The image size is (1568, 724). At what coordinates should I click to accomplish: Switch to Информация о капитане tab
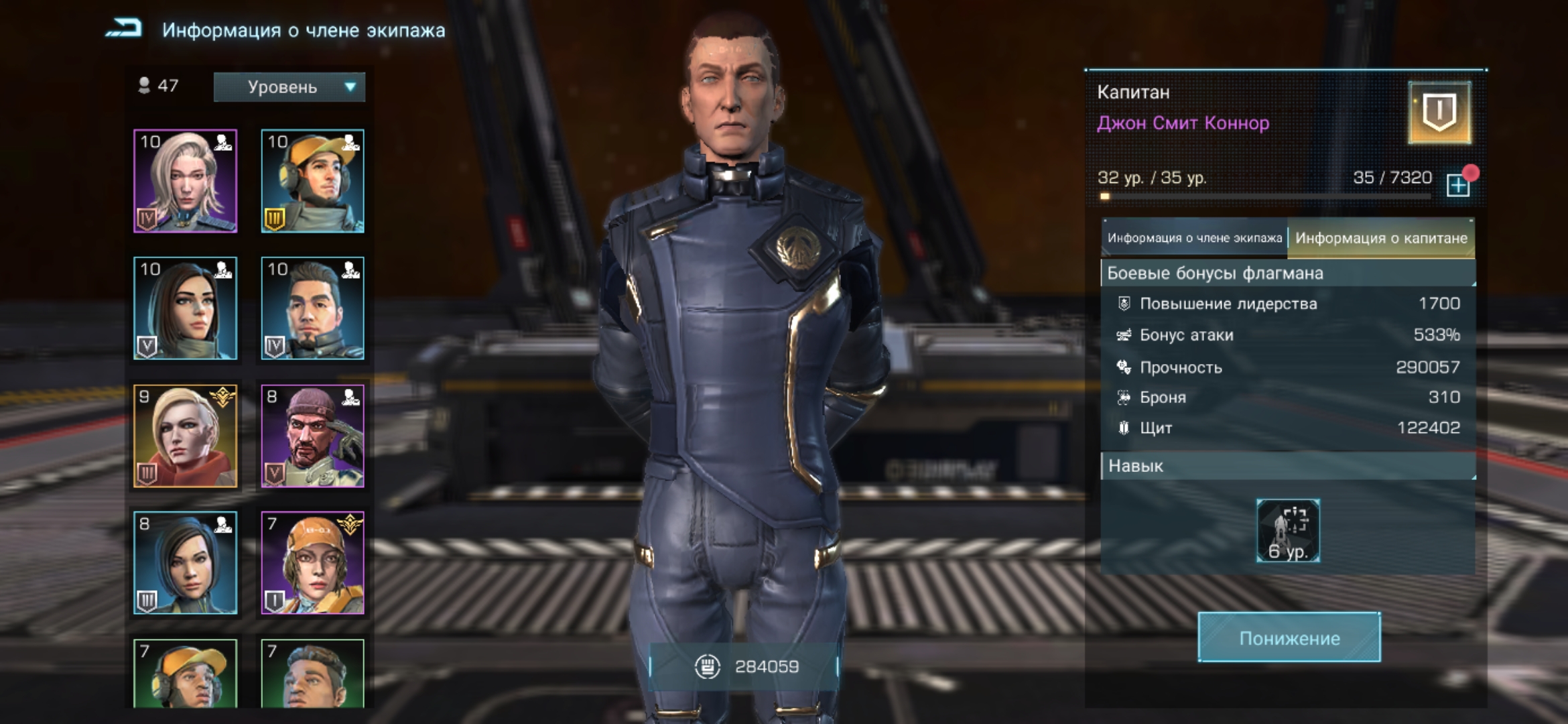pyautogui.click(x=1380, y=238)
